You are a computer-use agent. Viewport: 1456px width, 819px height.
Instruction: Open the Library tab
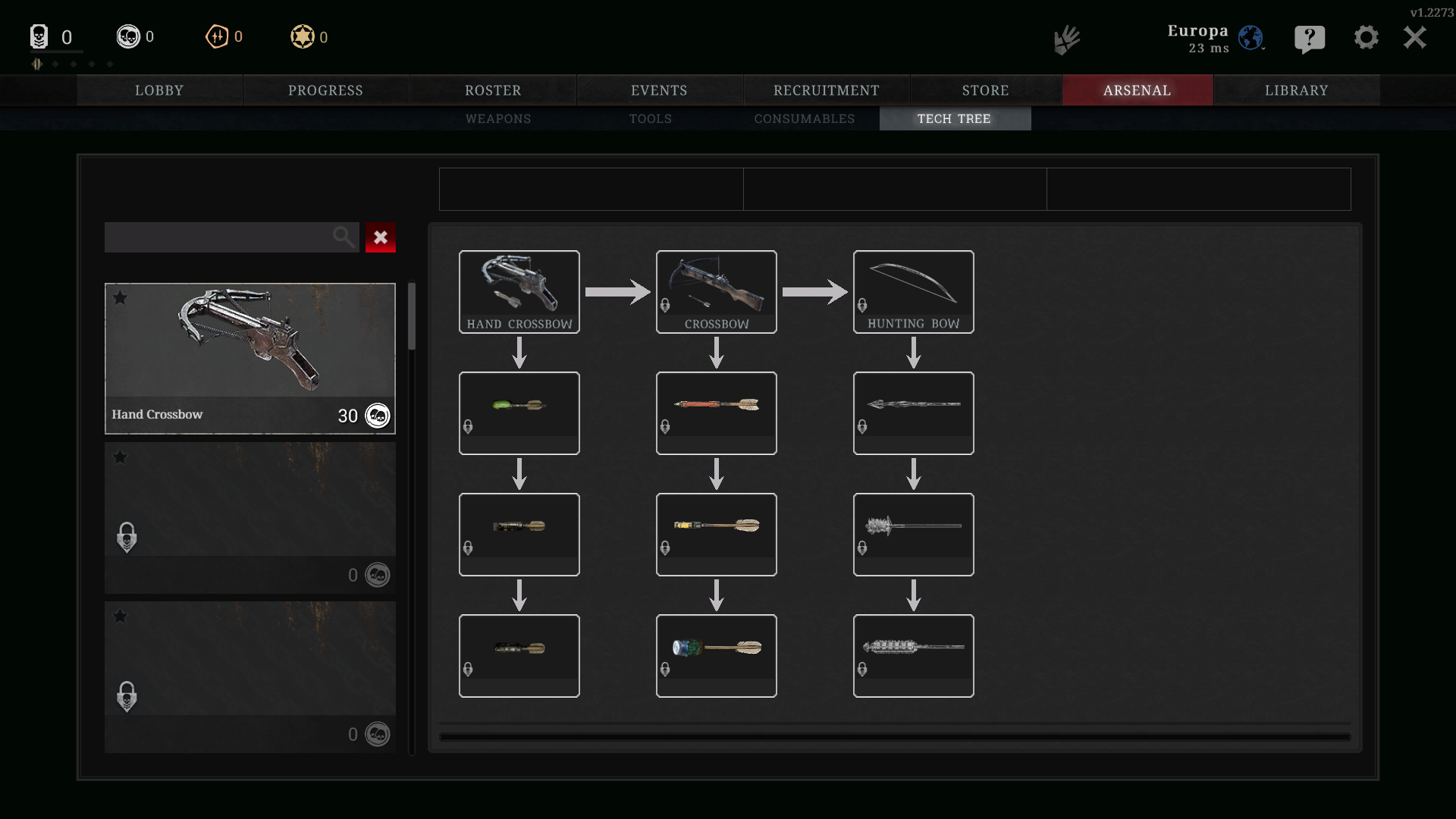1296,90
